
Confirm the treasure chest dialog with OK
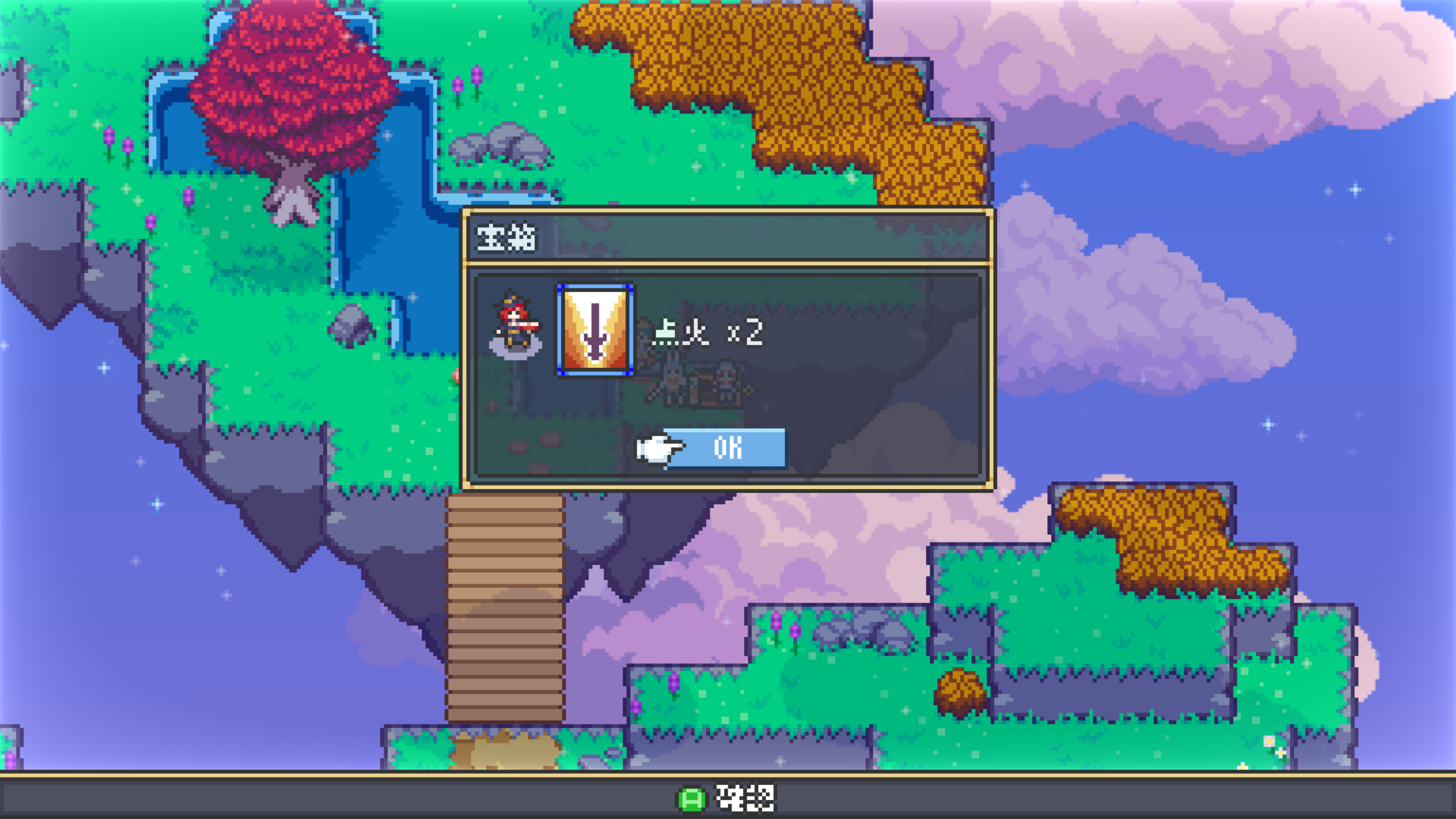(x=726, y=448)
